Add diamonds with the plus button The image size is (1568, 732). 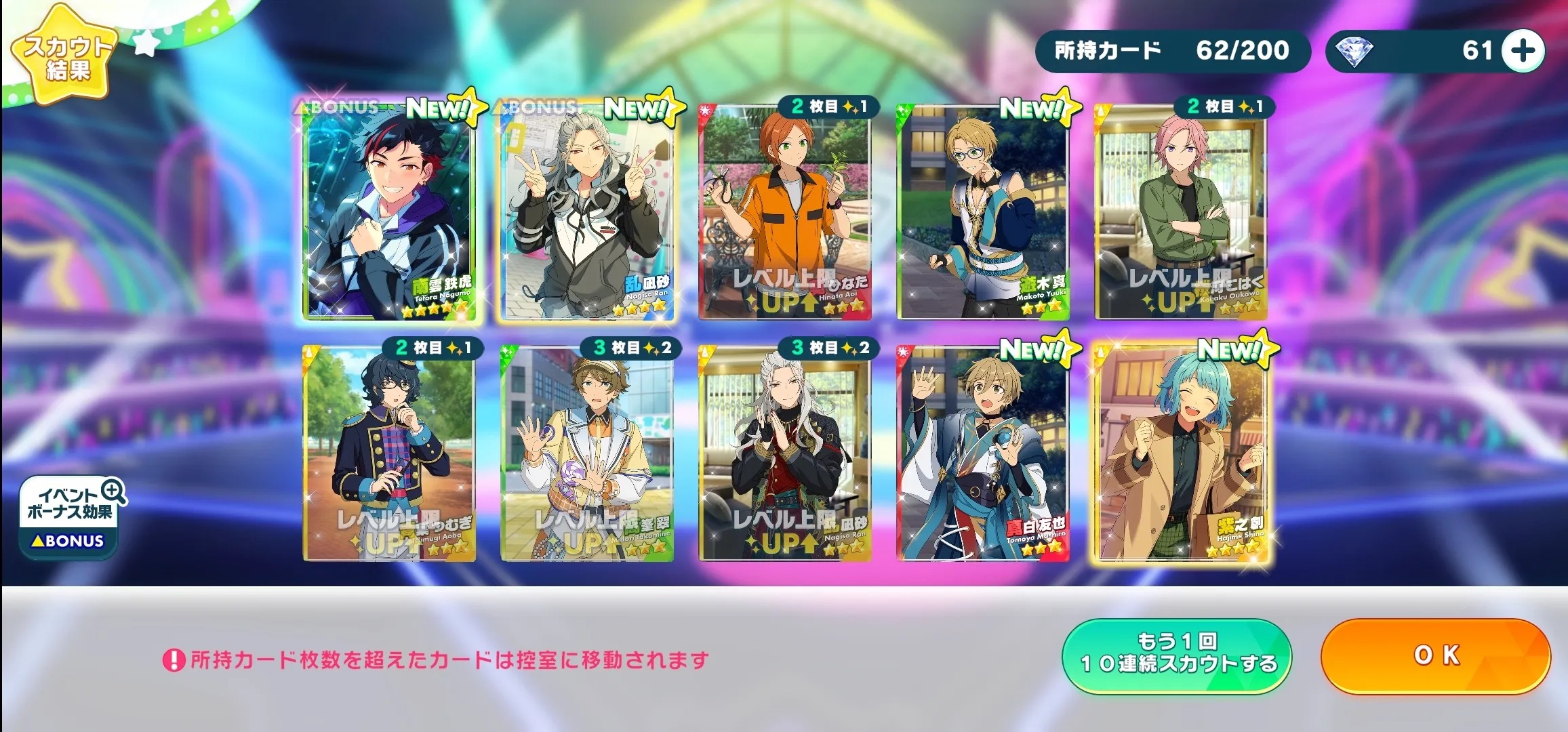pyautogui.click(x=1523, y=51)
